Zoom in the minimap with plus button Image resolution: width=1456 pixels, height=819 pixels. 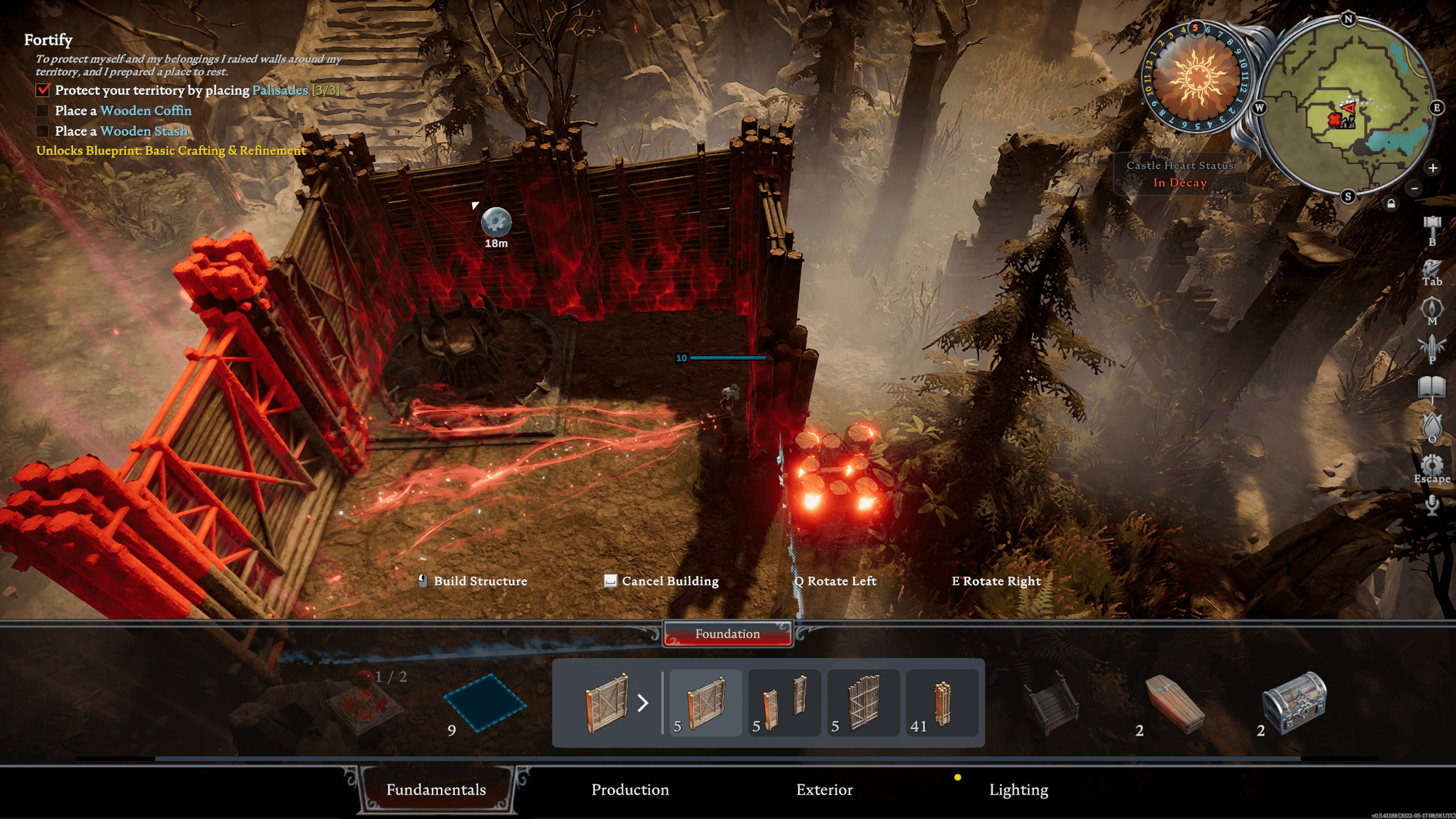click(x=1433, y=168)
